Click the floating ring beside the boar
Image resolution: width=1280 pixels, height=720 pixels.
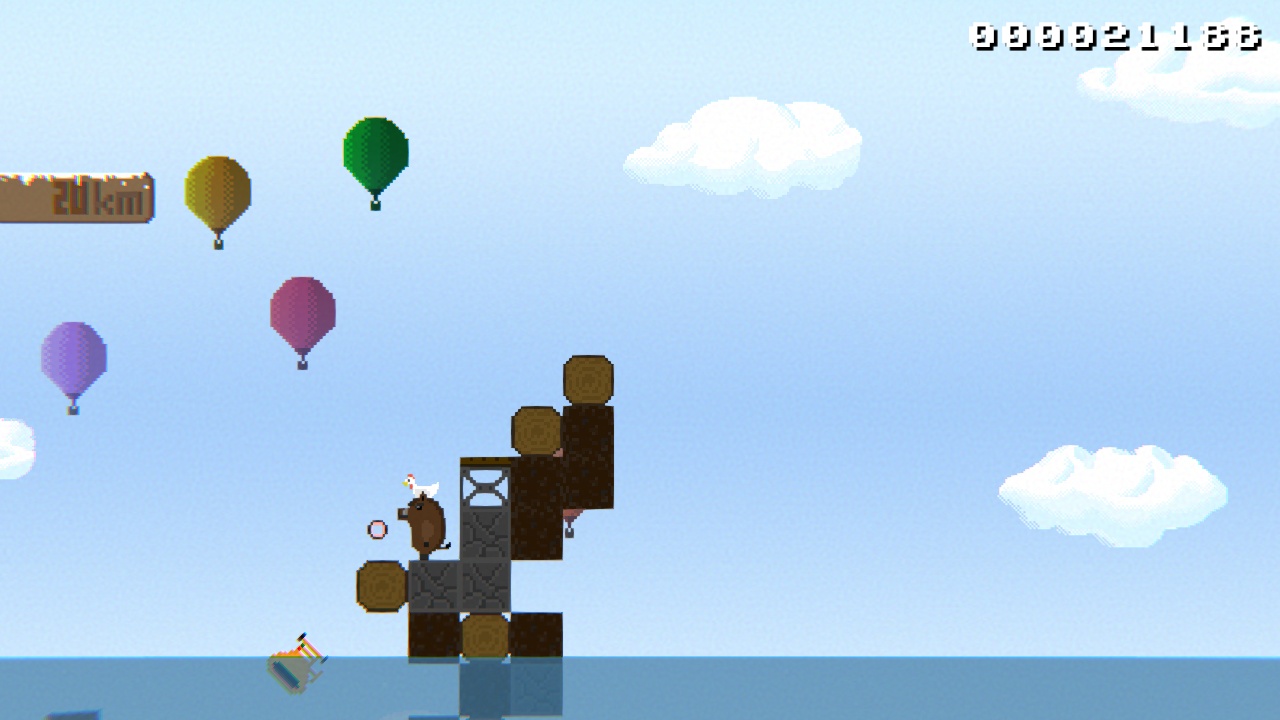377,527
